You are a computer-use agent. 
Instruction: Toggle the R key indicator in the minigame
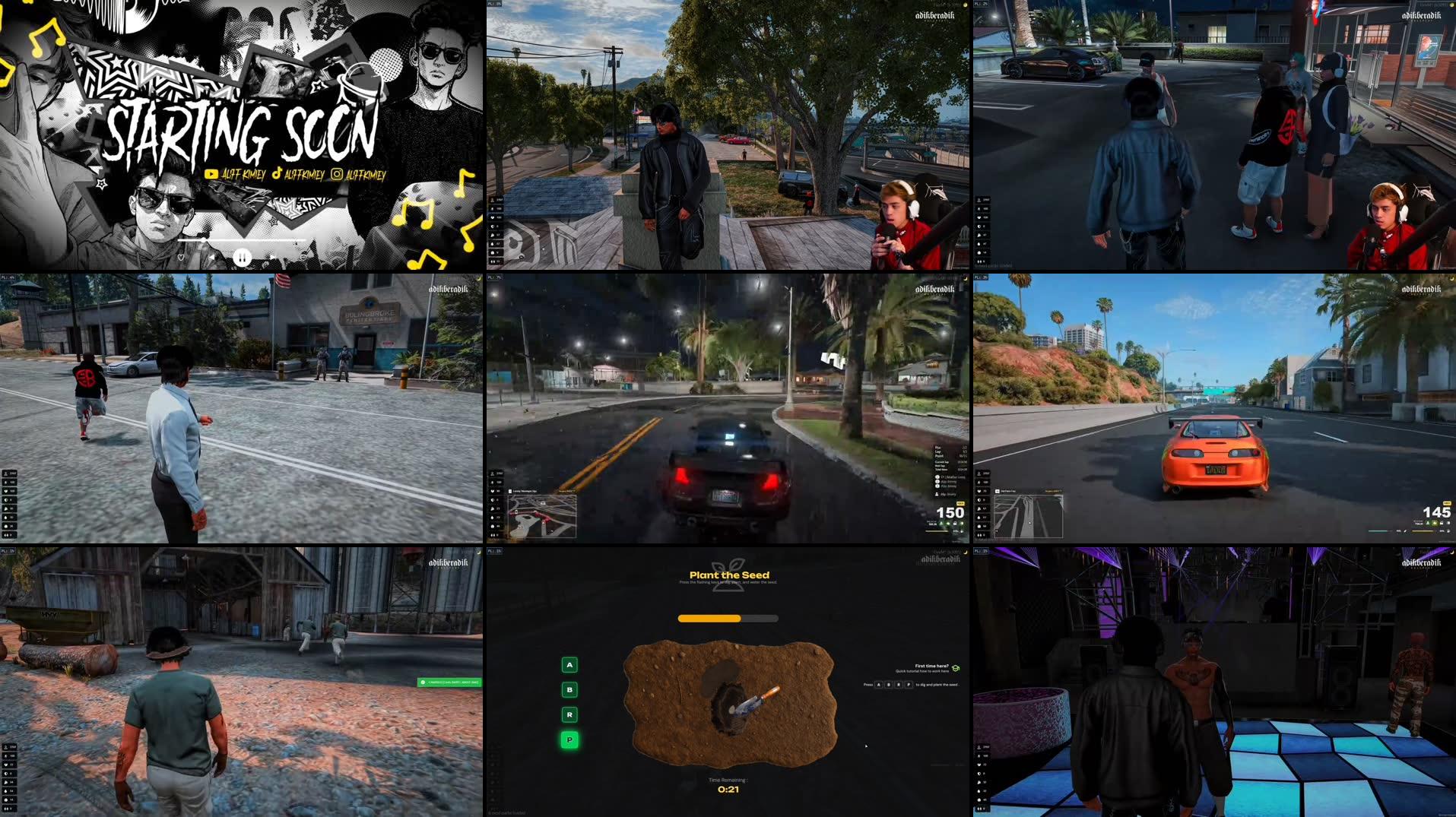(x=569, y=714)
